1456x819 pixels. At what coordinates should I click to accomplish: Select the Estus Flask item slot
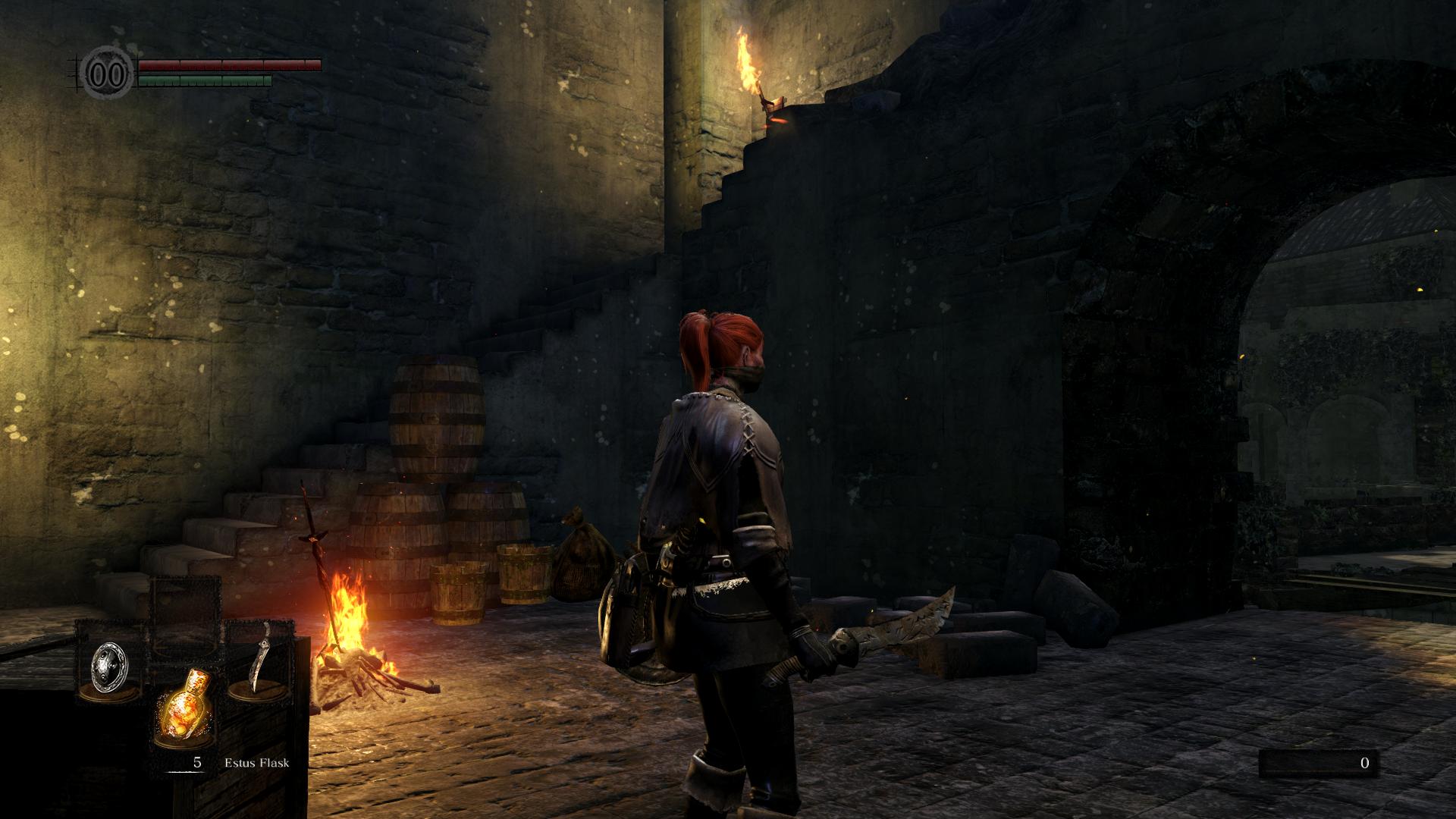tap(184, 706)
